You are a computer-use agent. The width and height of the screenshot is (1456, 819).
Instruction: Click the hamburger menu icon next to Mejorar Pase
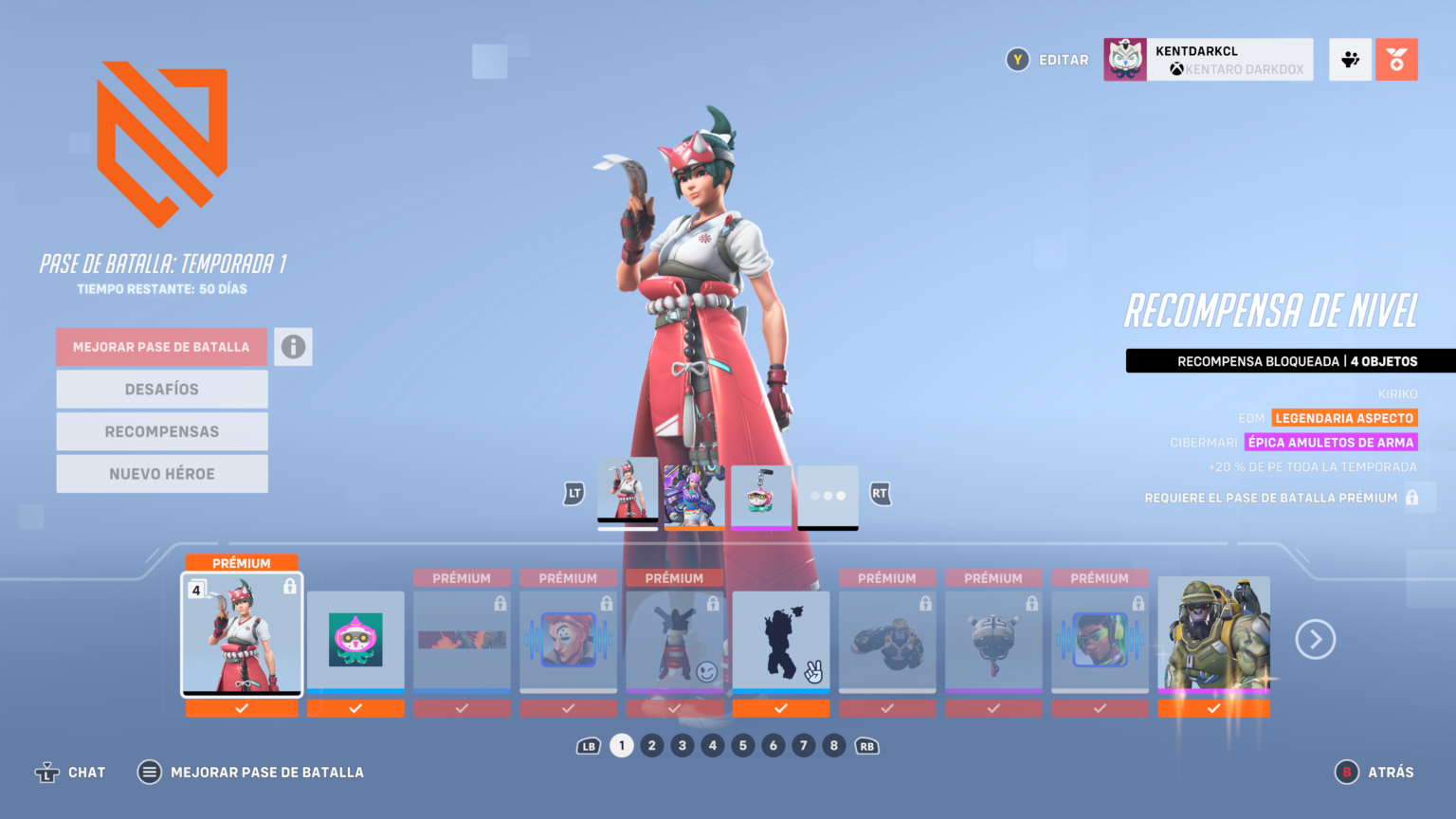pyautogui.click(x=149, y=772)
